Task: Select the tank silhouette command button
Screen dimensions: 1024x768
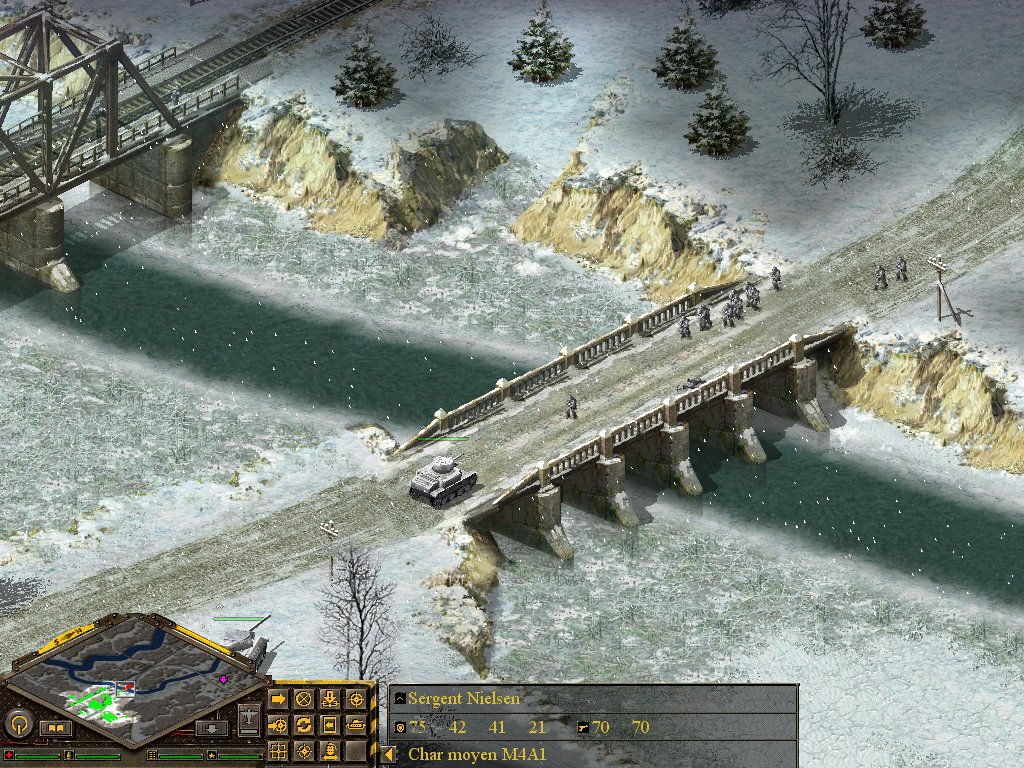Action: [354, 724]
